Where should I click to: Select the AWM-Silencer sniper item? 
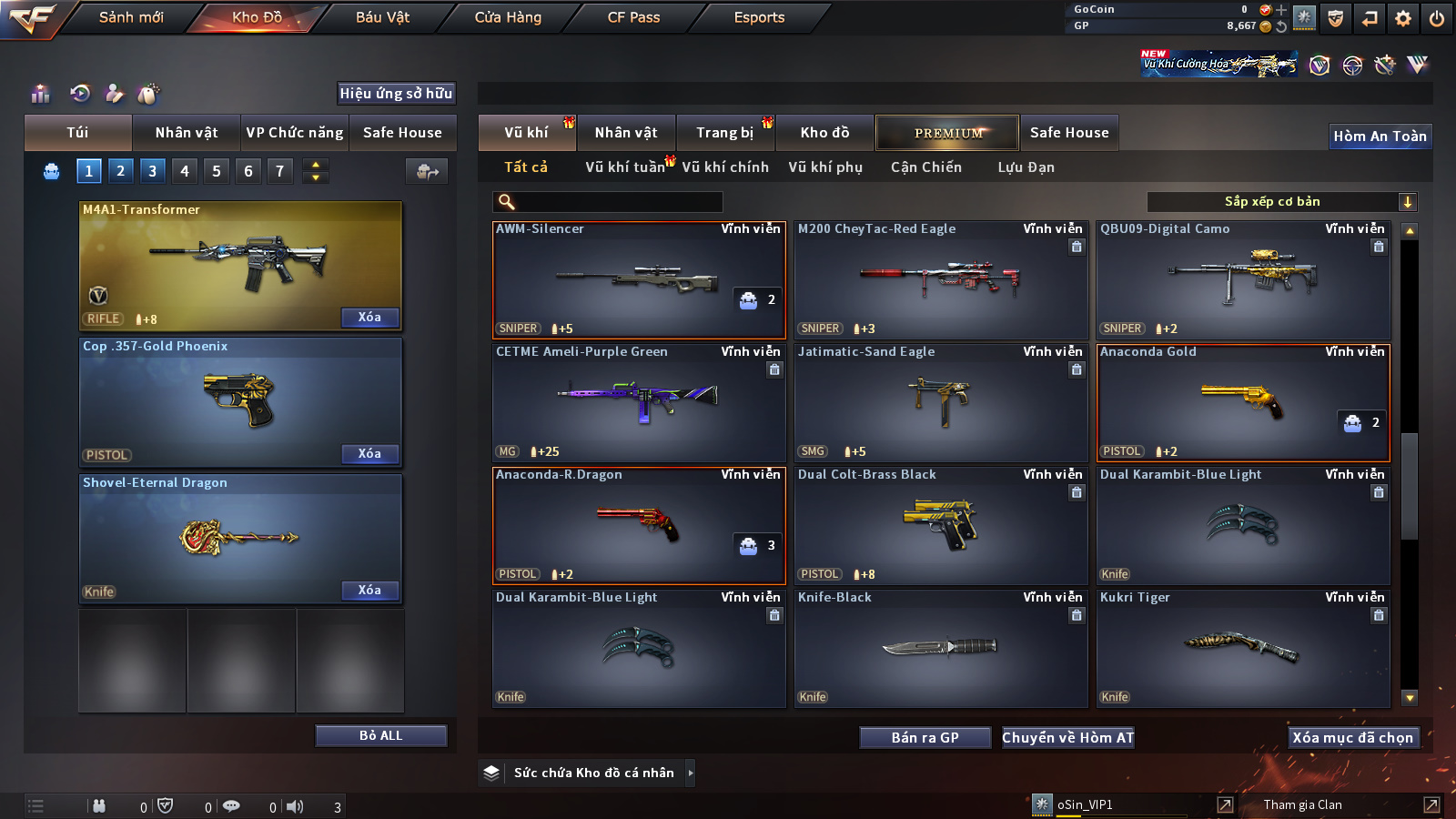point(638,279)
